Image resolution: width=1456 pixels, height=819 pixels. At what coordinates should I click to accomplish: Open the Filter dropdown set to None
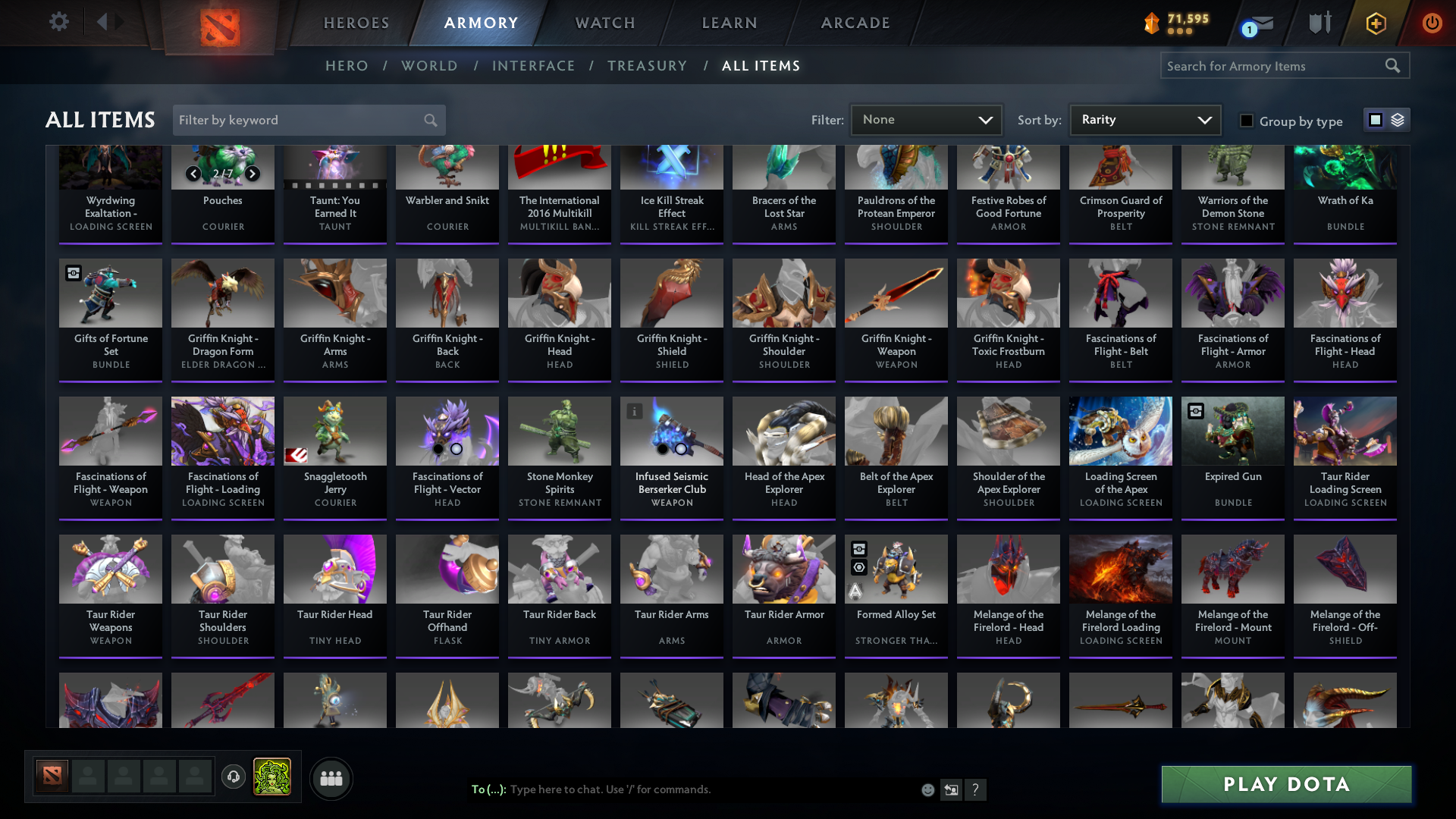click(x=926, y=119)
